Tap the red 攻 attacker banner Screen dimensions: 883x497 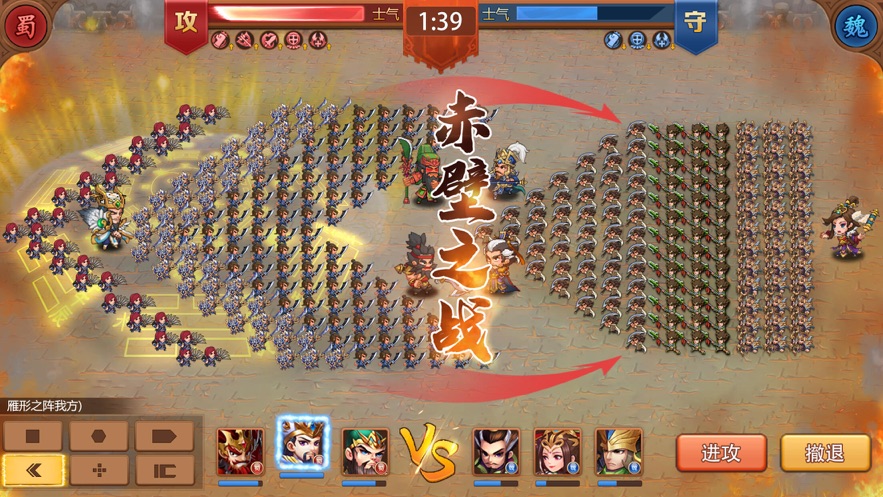[x=186, y=22]
